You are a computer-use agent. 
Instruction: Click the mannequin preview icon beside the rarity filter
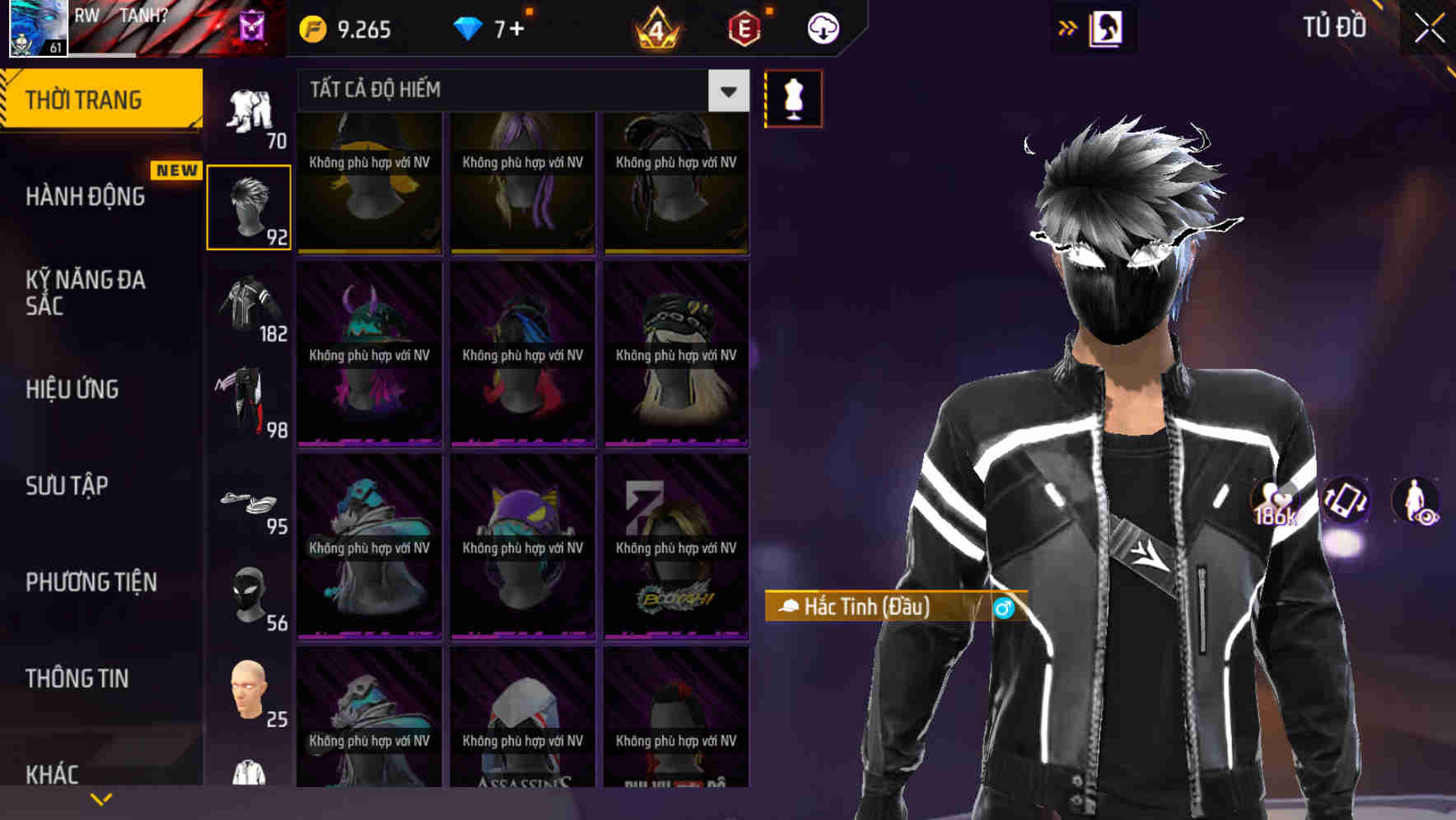click(793, 98)
